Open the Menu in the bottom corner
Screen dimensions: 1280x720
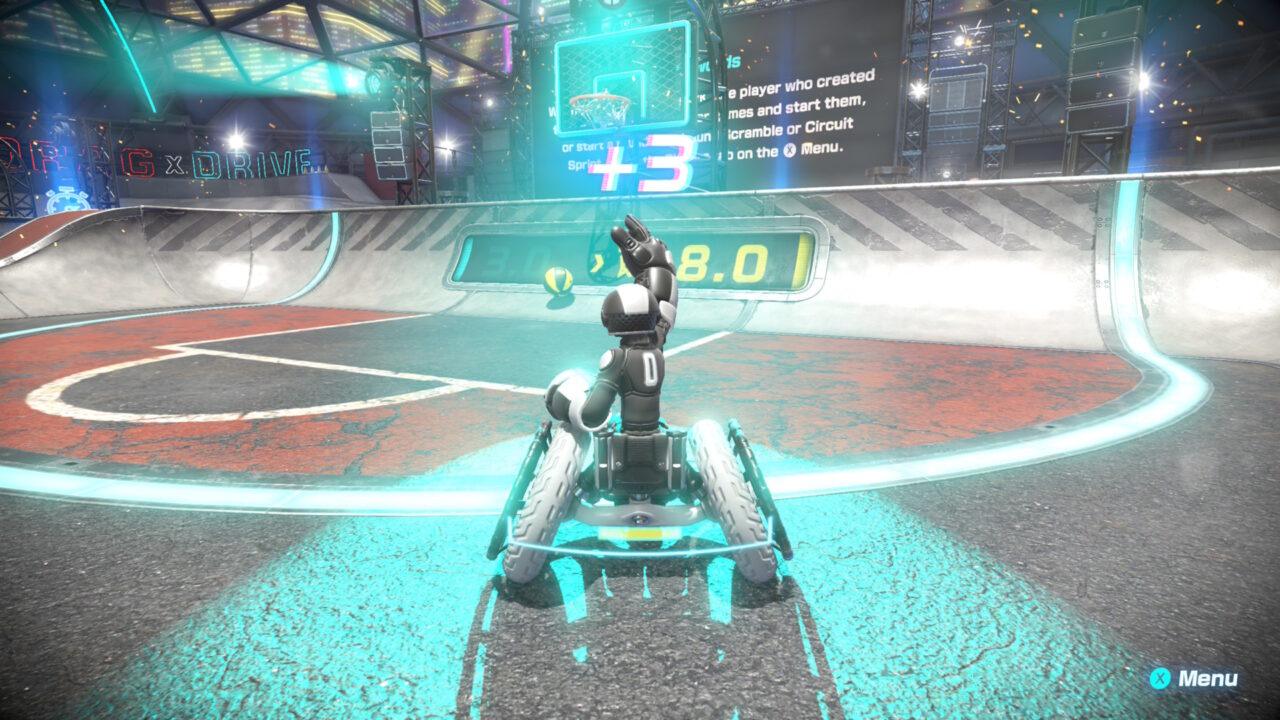coord(1195,678)
